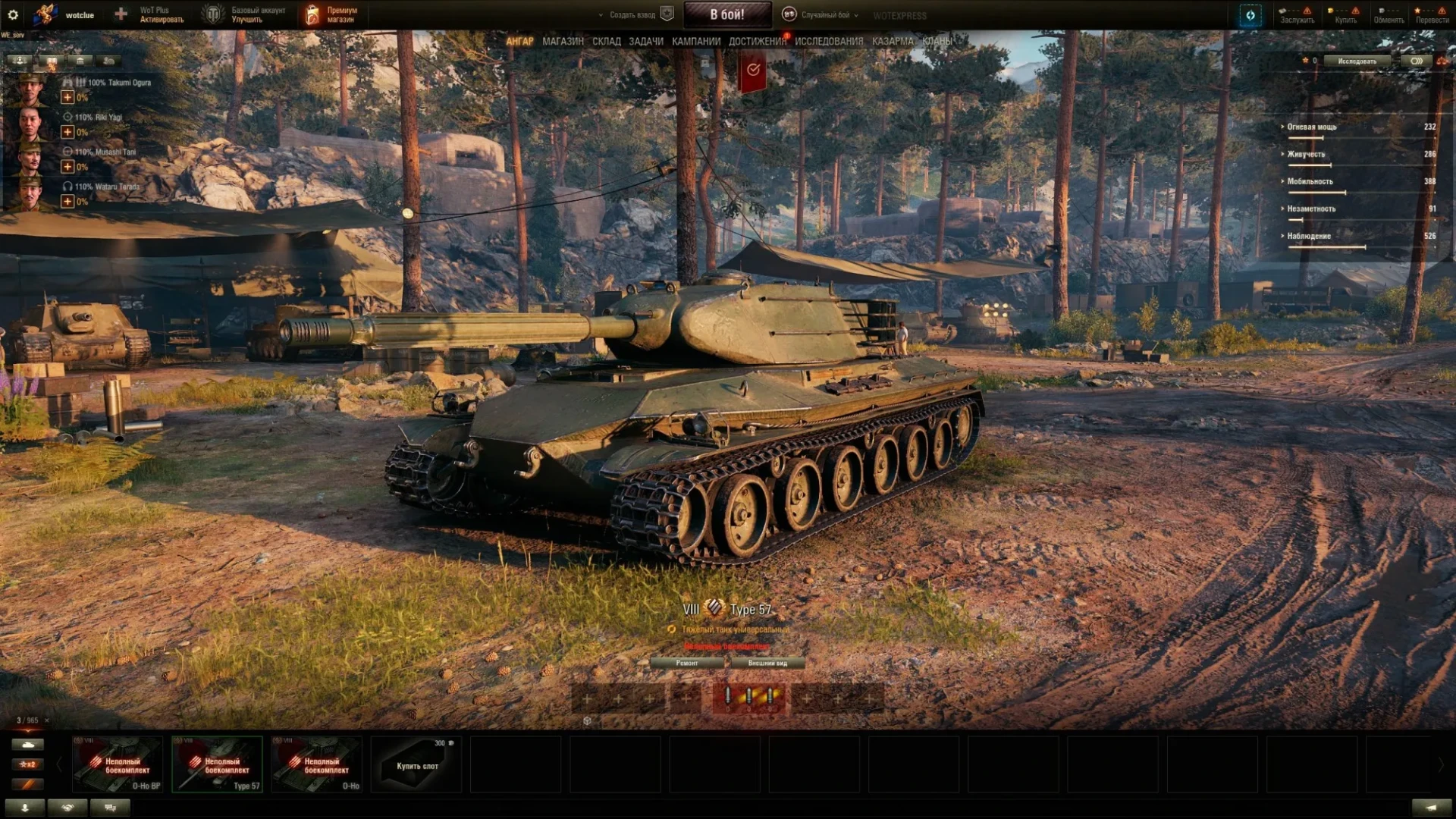Buy a new slot via Купить слот
The width and height of the screenshot is (1456, 819).
416,764
